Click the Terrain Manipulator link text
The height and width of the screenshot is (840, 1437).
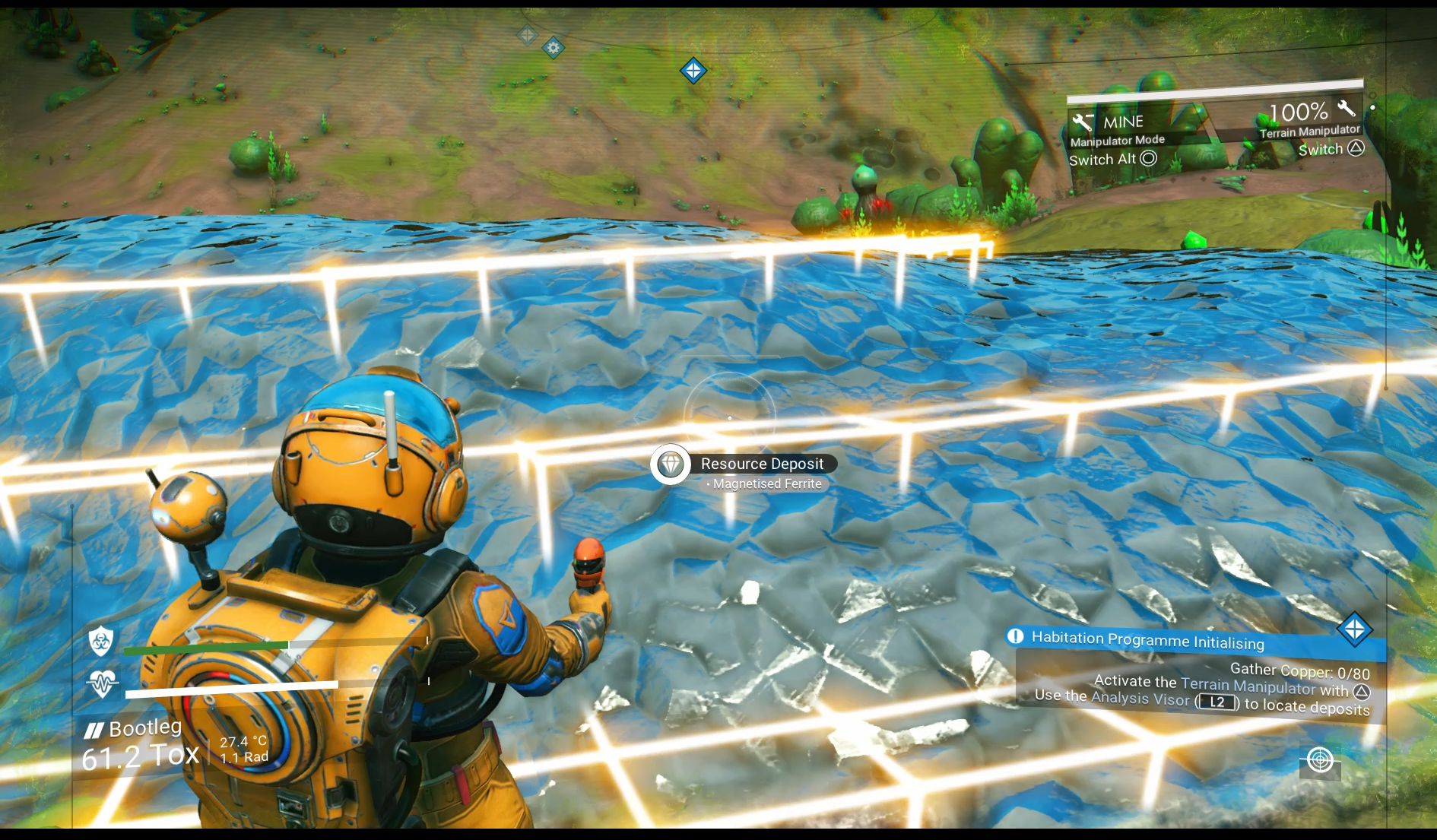[x=1250, y=686]
